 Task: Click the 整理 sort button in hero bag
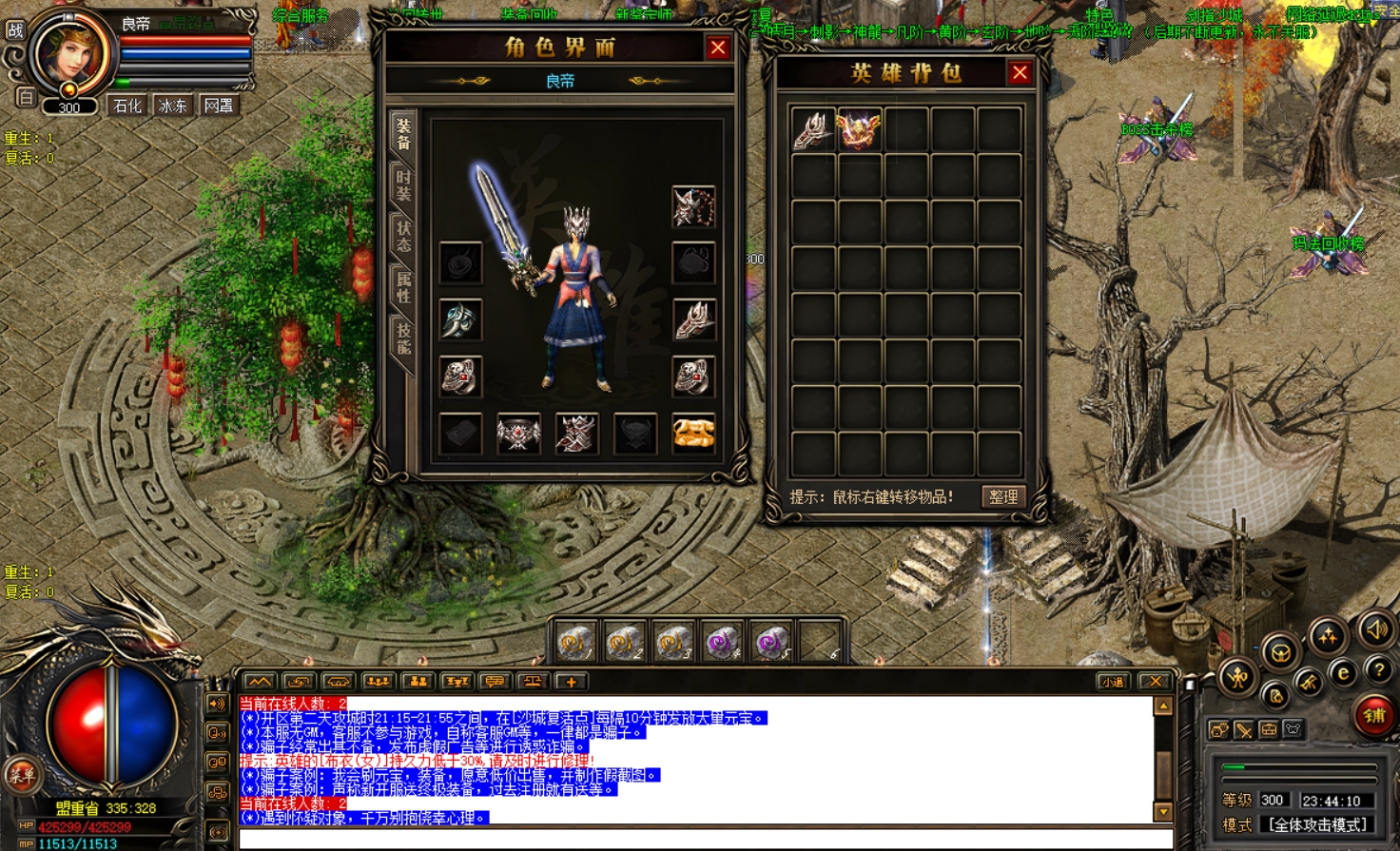[x=1003, y=496]
